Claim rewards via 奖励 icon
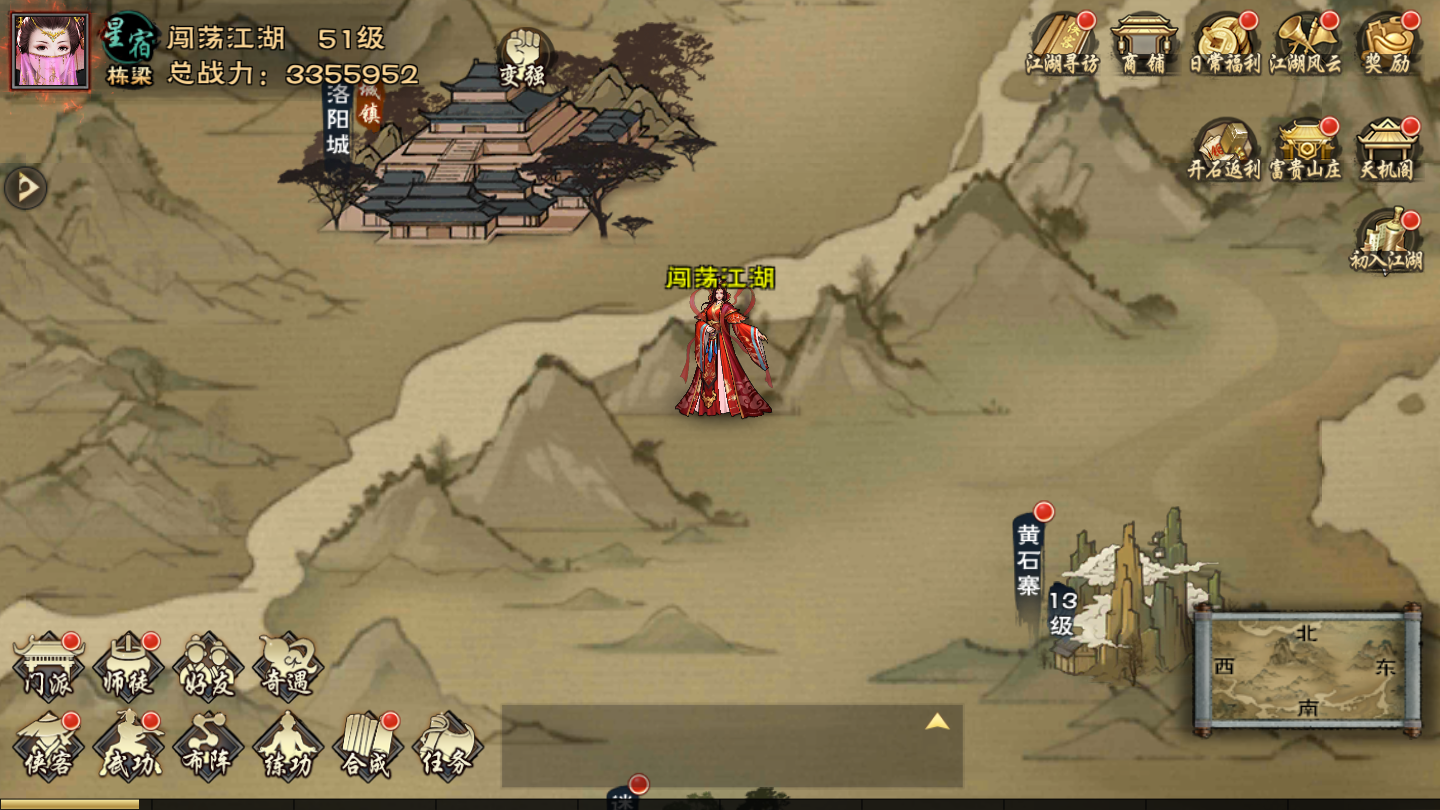 1387,44
